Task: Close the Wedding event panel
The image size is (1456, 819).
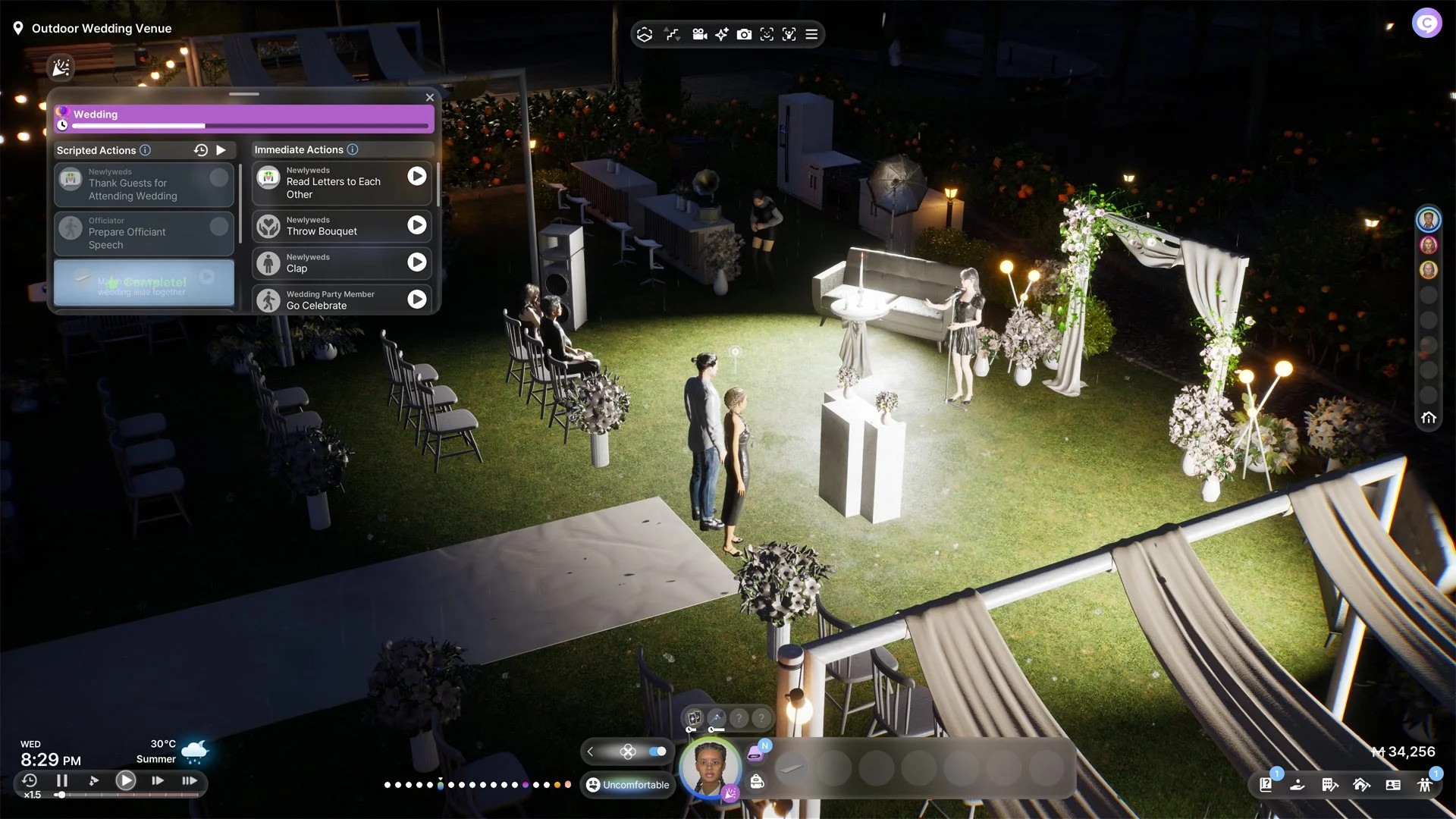Action: coord(430,98)
